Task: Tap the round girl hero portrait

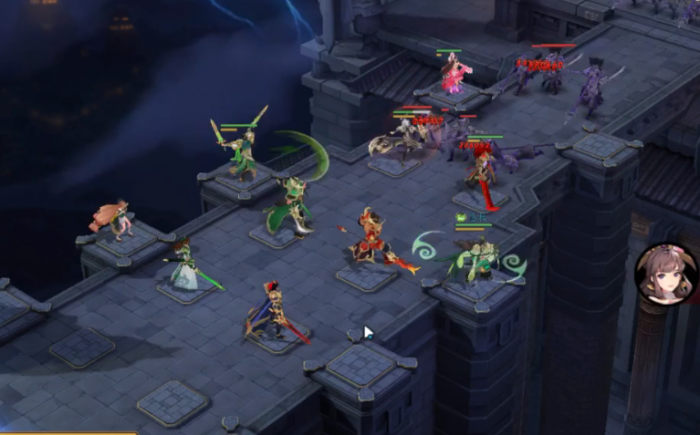Action: click(x=666, y=273)
